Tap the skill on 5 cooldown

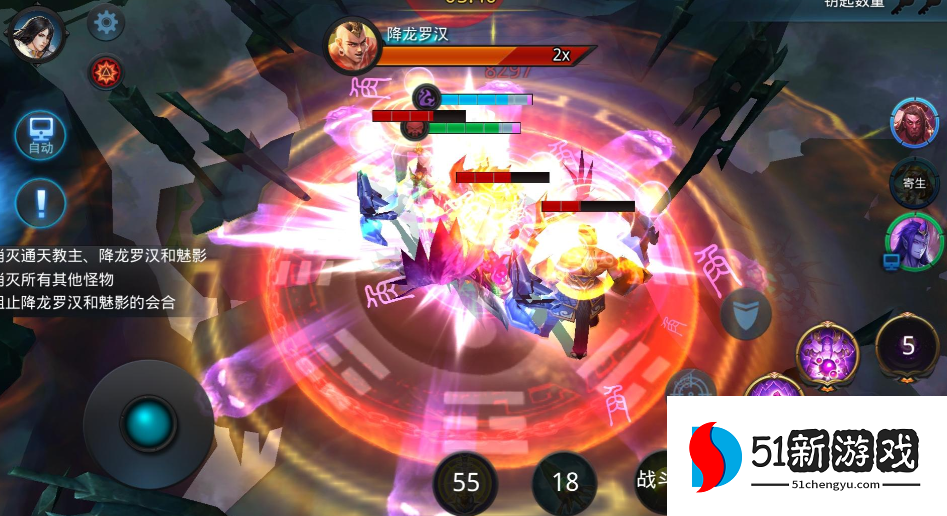(x=907, y=347)
